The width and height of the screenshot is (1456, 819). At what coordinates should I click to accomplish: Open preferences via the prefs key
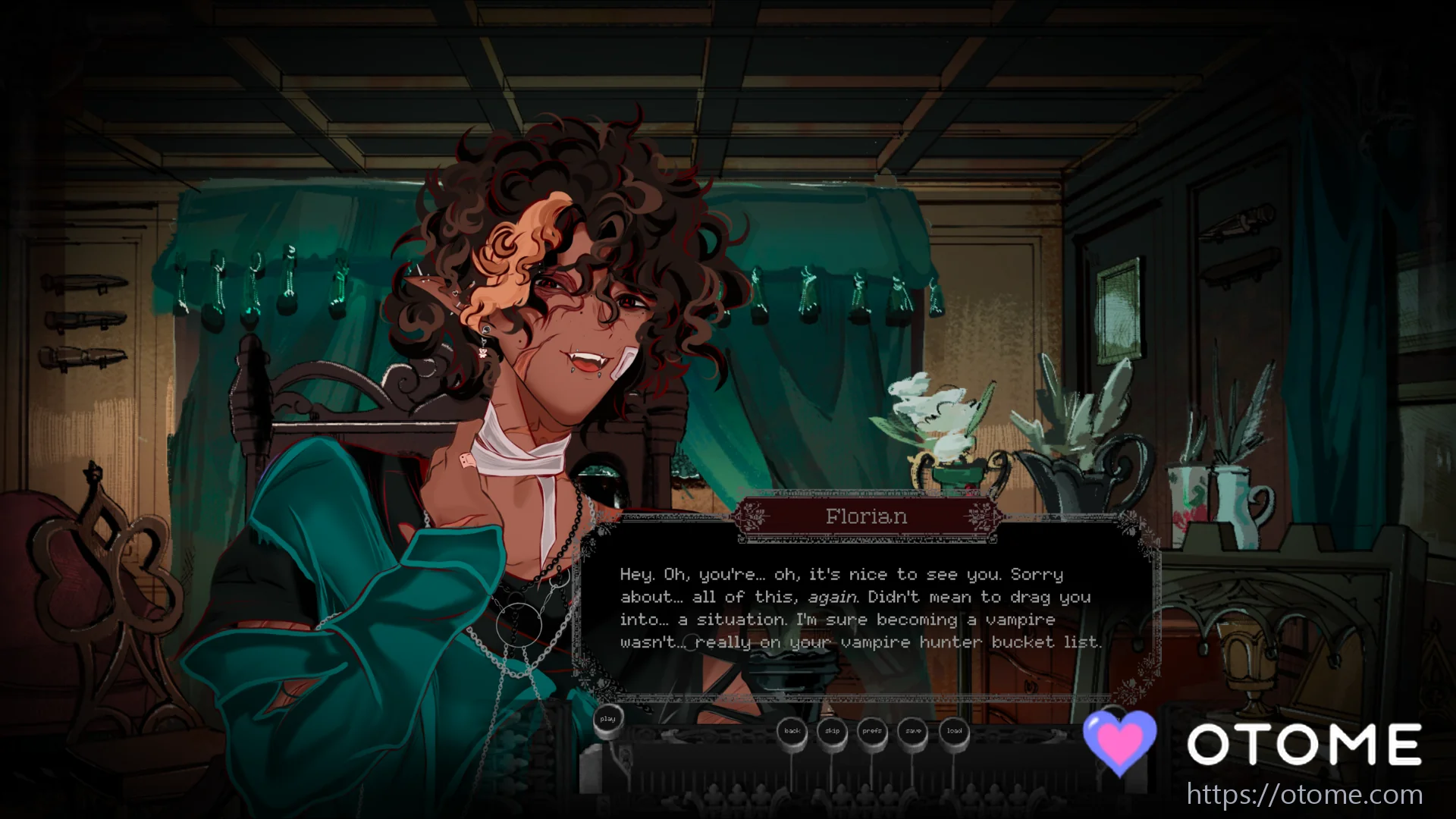tap(872, 732)
